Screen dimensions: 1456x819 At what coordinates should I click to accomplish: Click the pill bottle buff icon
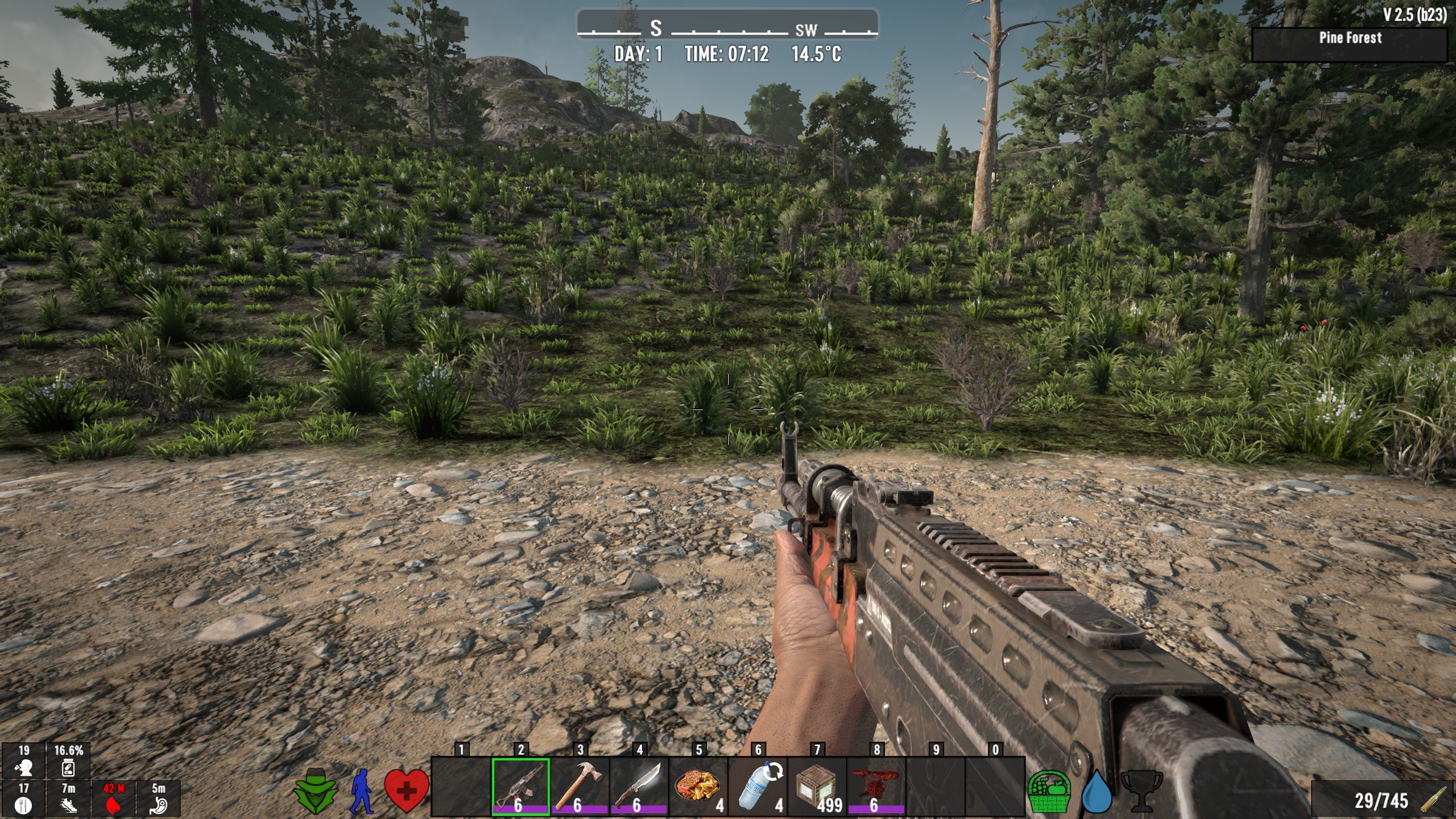pyautogui.click(x=68, y=769)
